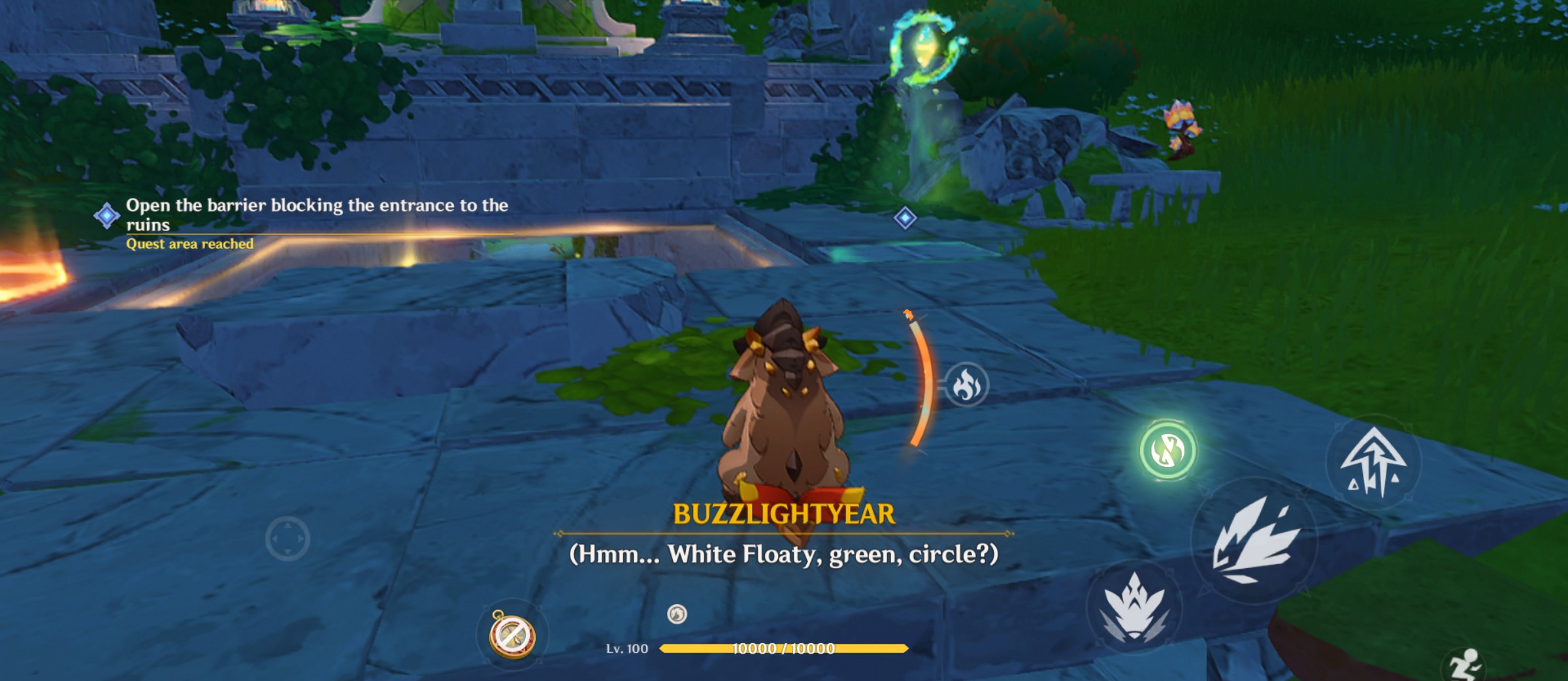Tap the Pyro flame icon beside the stamina arc
1568x681 pixels.
tap(969, 385)
